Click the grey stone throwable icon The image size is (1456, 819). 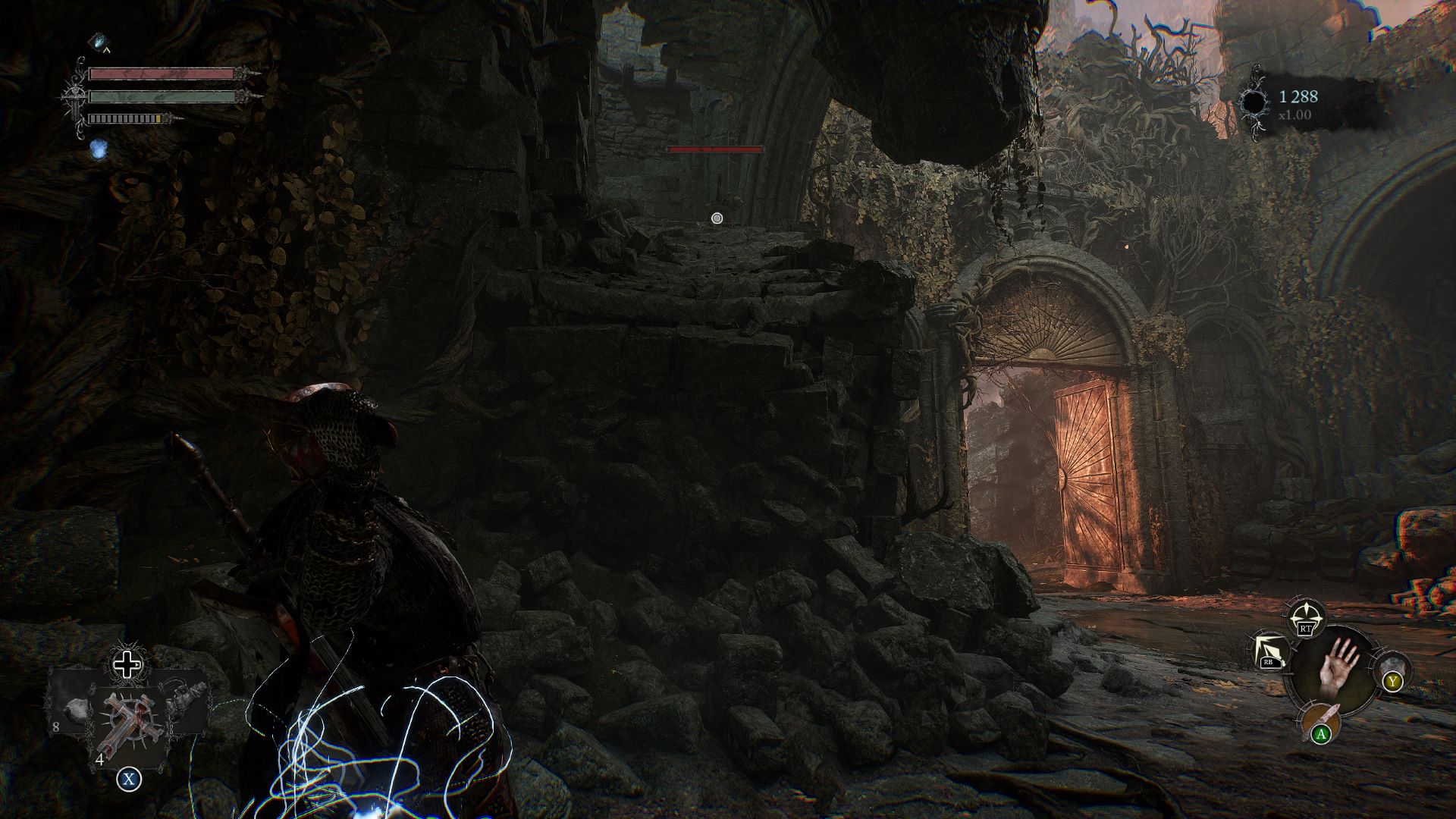(x=1391, y=669)
